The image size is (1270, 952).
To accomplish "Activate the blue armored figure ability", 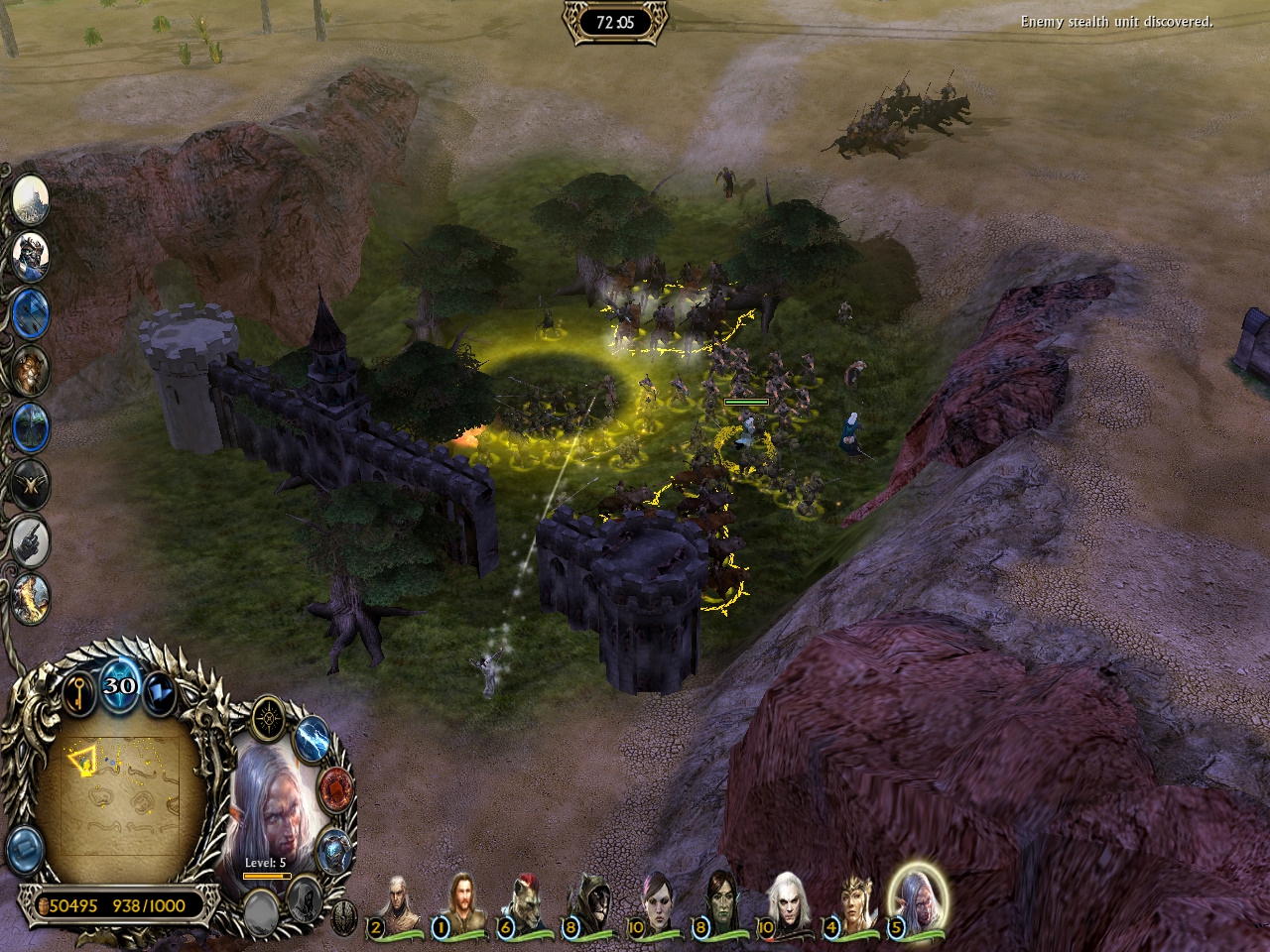I will [335, 850].
